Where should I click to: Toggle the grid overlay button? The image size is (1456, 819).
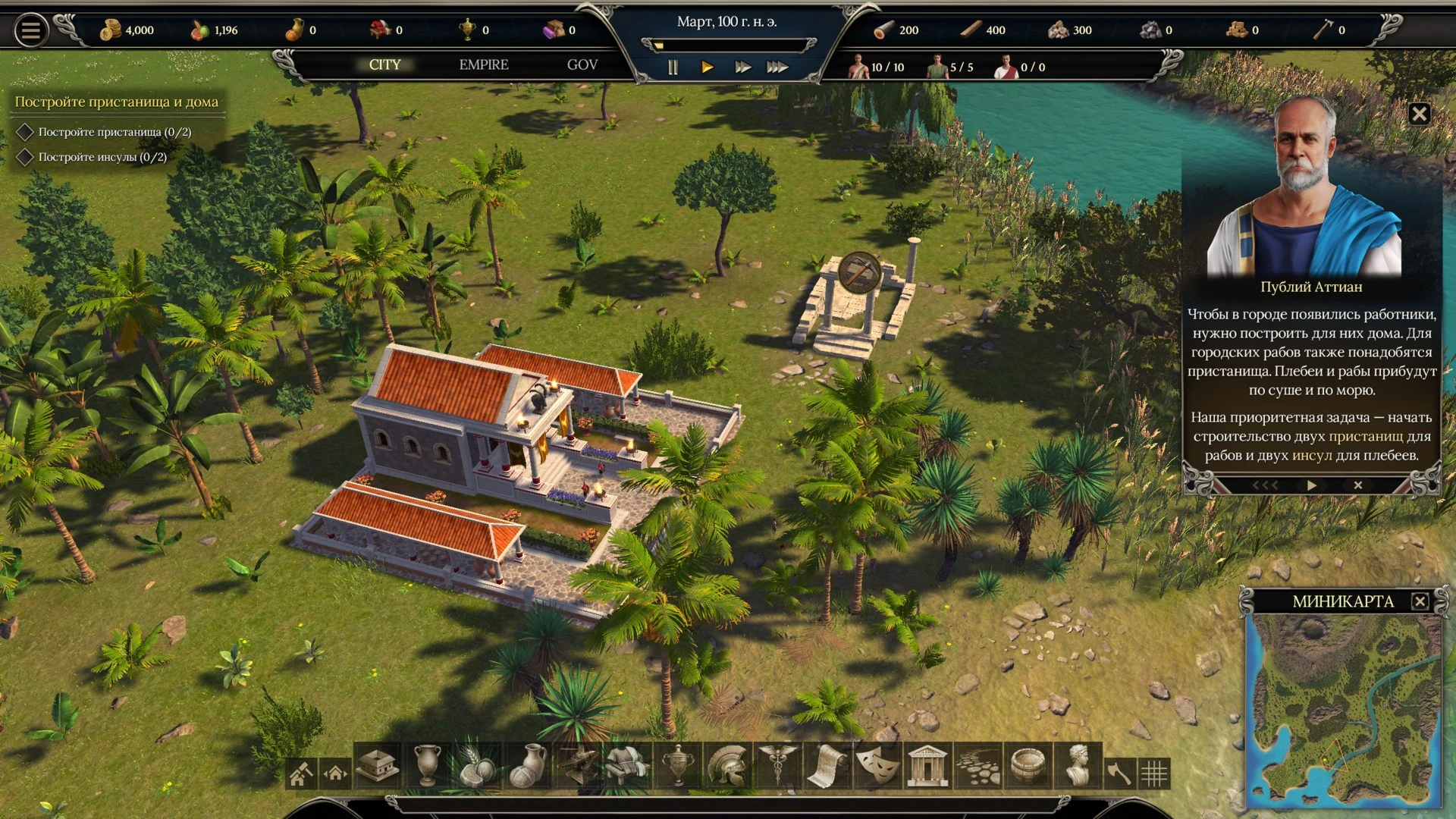[1154, 773]
